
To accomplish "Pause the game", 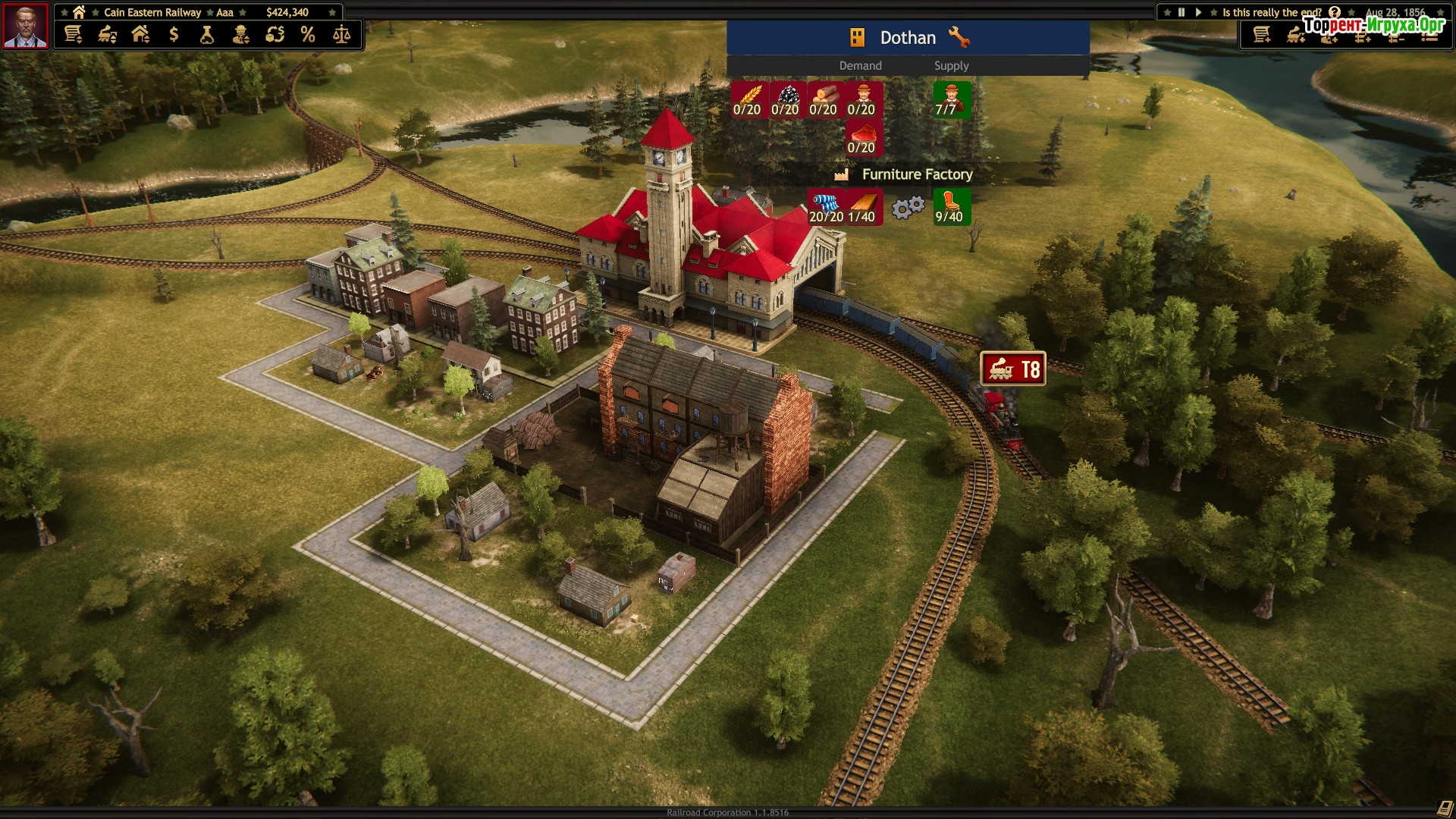I will coord(1181,12).
